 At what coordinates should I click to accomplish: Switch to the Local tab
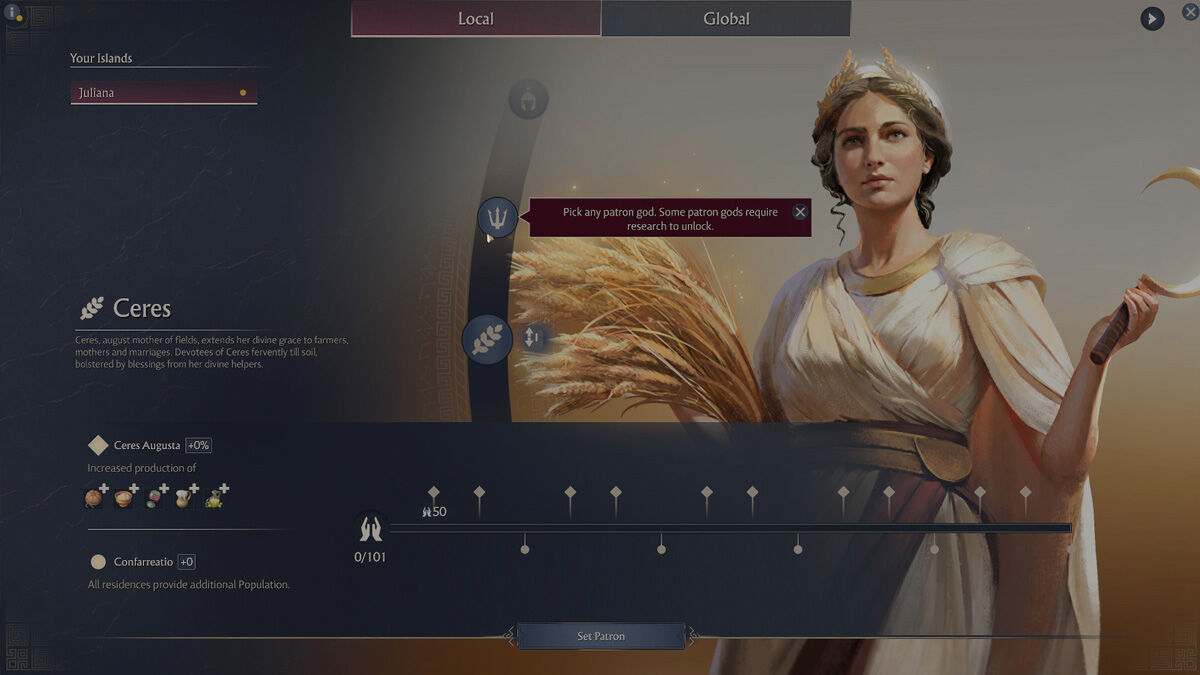click(x=476, y=19)
